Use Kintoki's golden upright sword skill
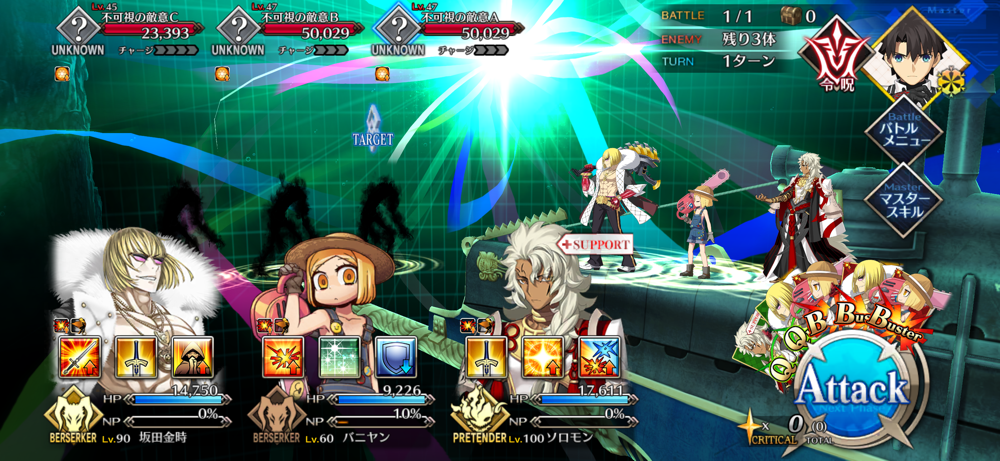 point(134,357)
